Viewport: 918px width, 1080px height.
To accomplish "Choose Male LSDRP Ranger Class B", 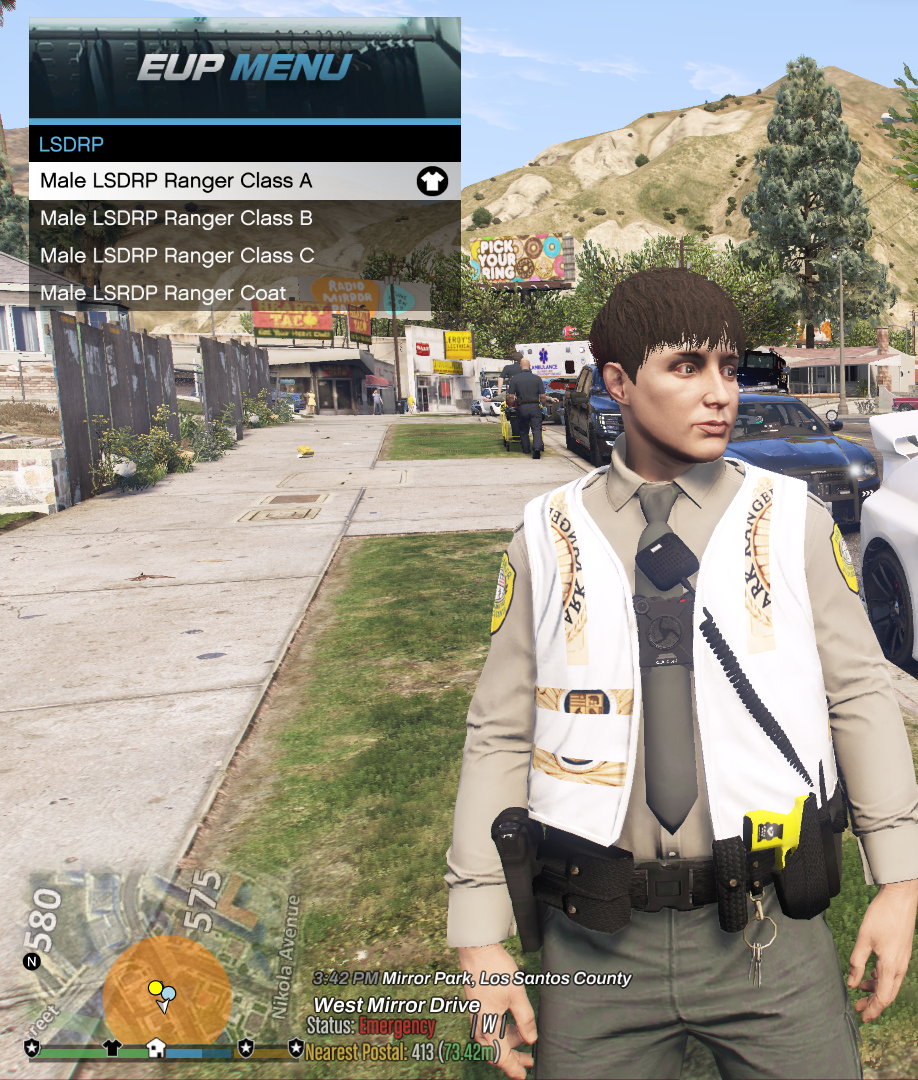I will (176, 218).
